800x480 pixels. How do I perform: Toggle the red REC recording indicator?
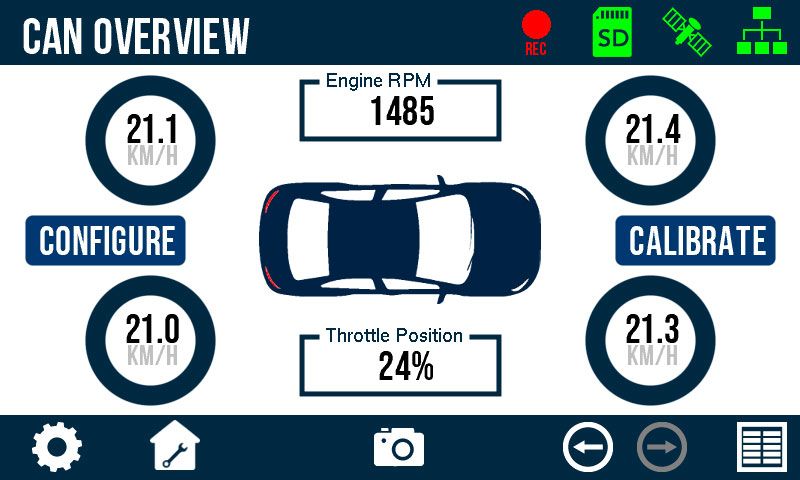536,32
